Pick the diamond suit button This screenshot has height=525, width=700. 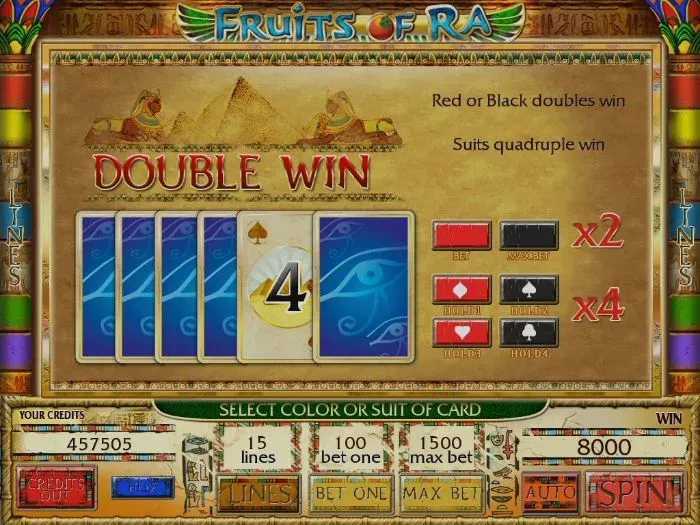point(461,289)
